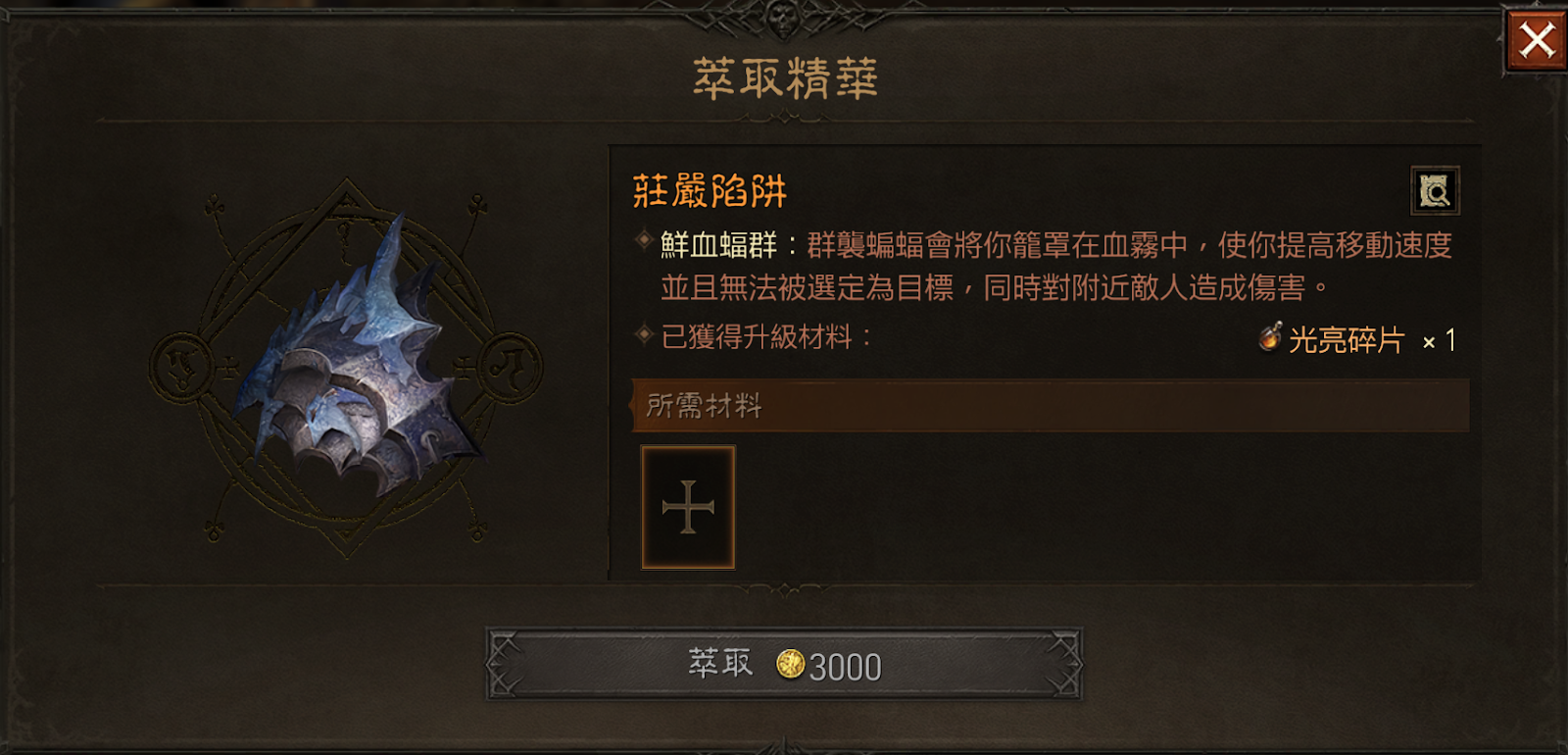Click the diamond bullet beside 鮮血蝠群
The image size is (1568, 755).
tap(642, 240)
